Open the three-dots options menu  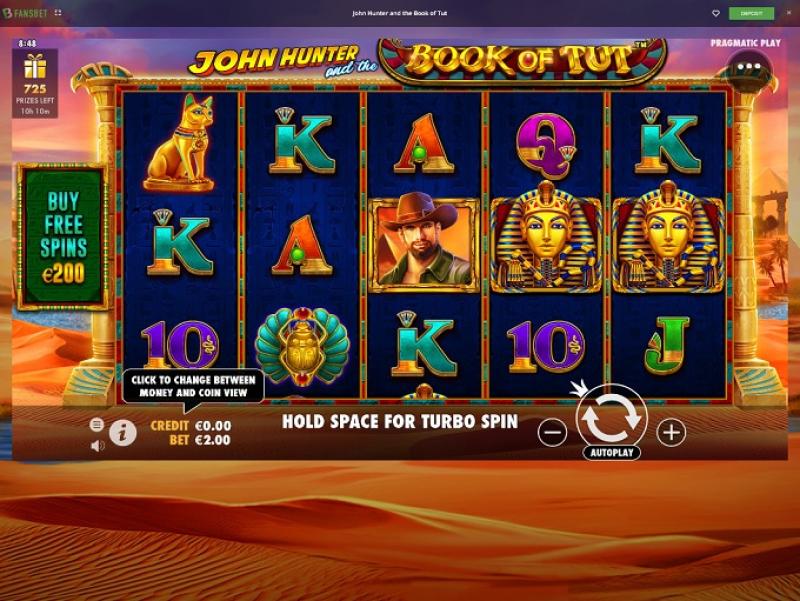pyautogui.click(x=750, y=68)
